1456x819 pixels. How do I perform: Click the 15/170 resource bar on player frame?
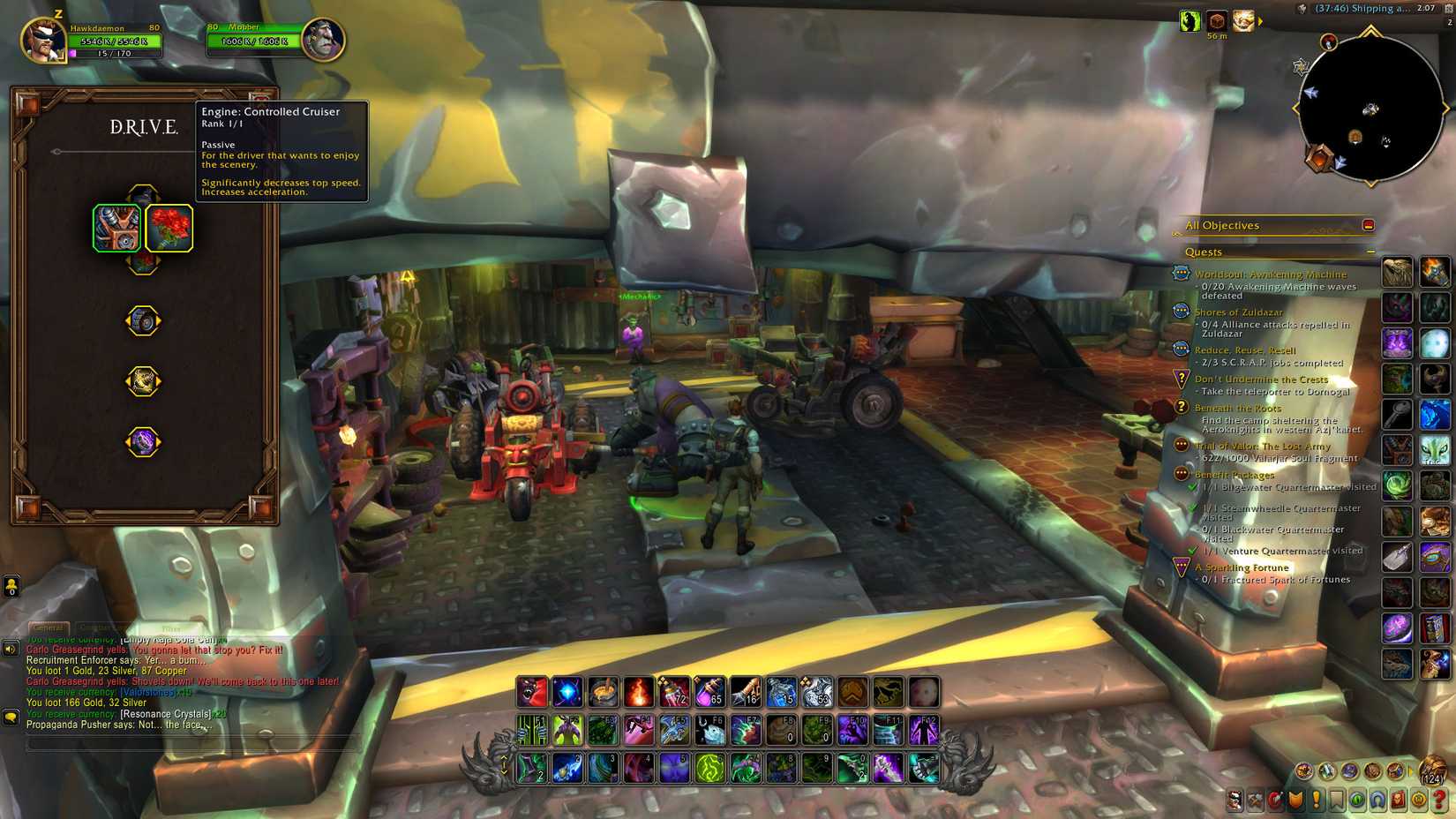click(113, 55)
